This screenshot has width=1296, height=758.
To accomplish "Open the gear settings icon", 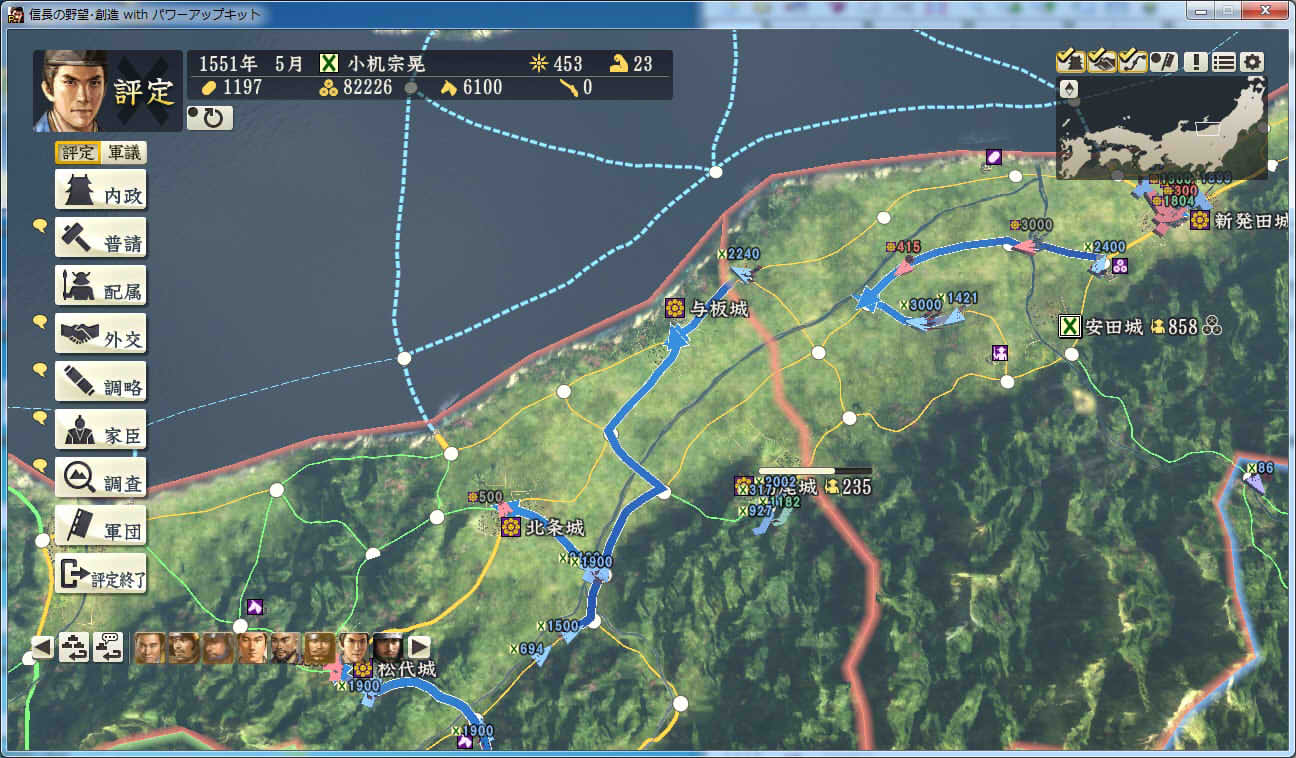I will click(1252, 61).
